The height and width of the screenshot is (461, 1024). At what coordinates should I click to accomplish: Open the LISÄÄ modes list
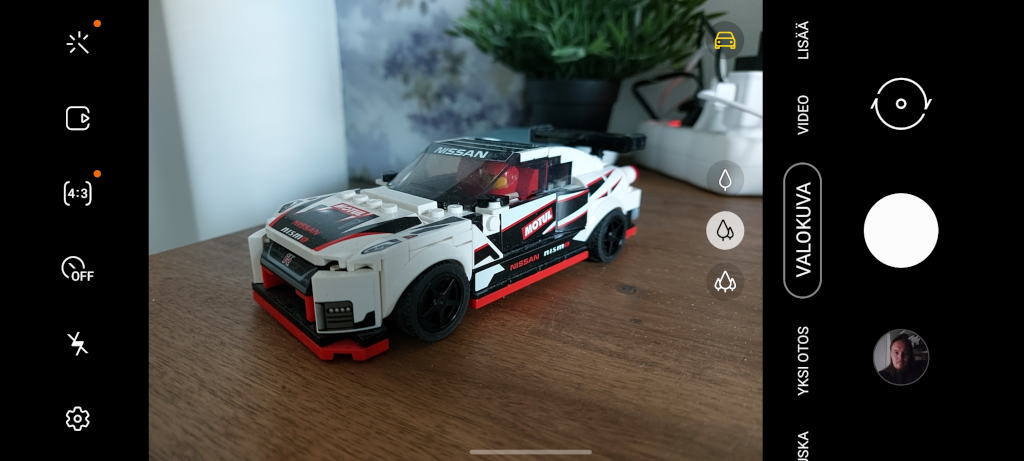click(803, 40)
